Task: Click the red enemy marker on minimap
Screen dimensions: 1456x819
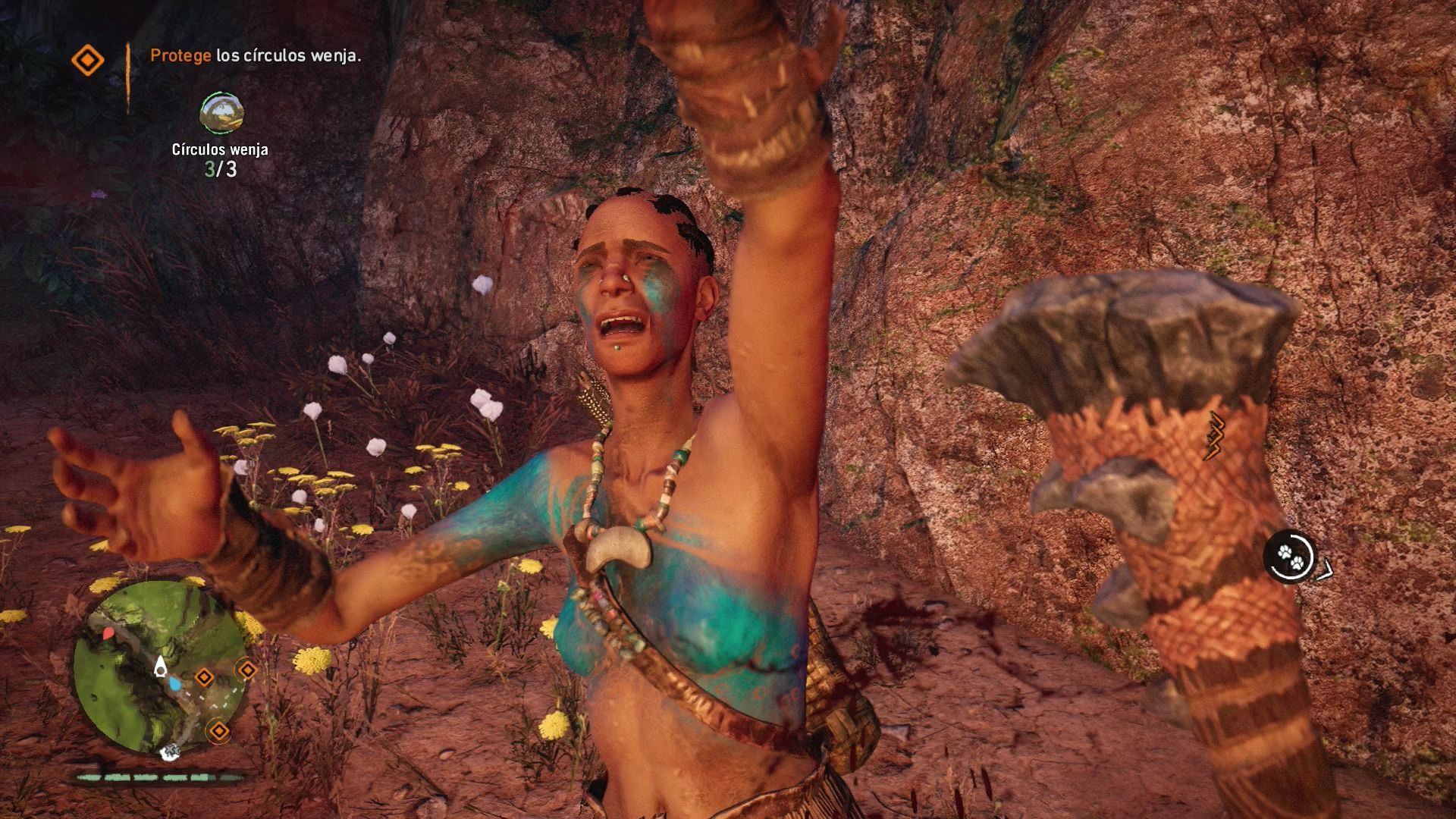Action: (108, 632)
